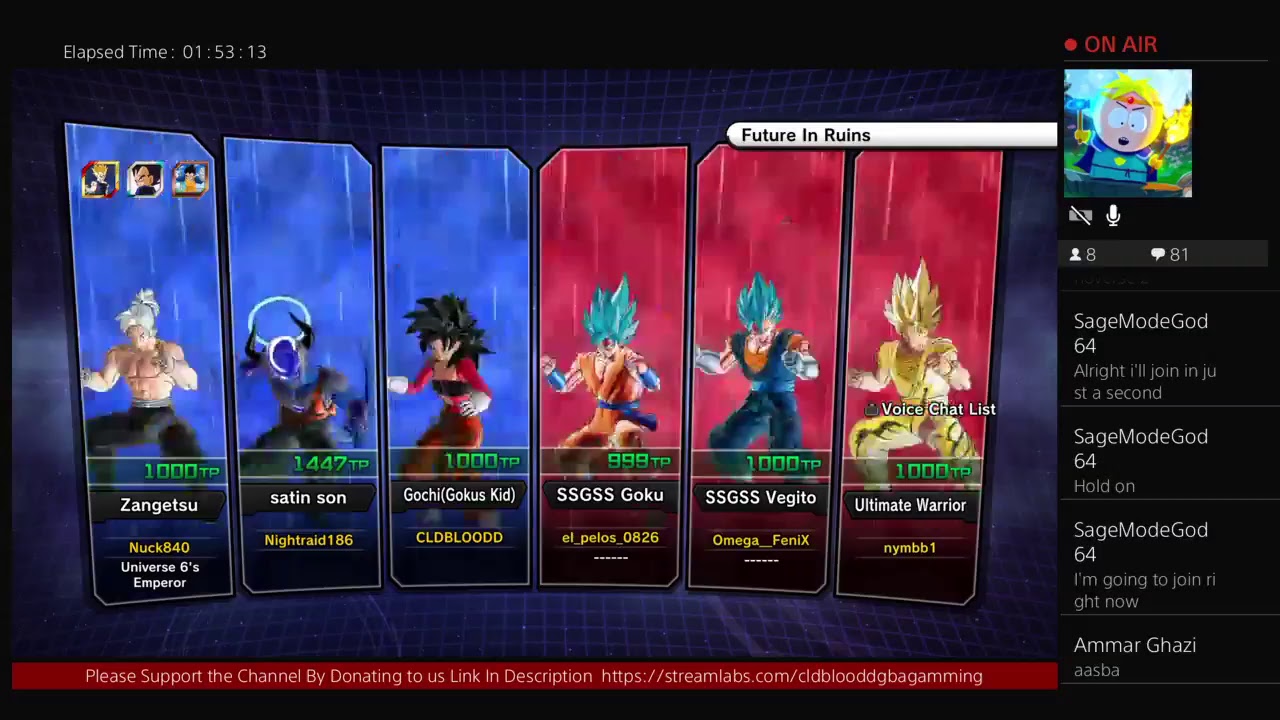Open the streamer avatar thumbnail

pos(1127,133)
